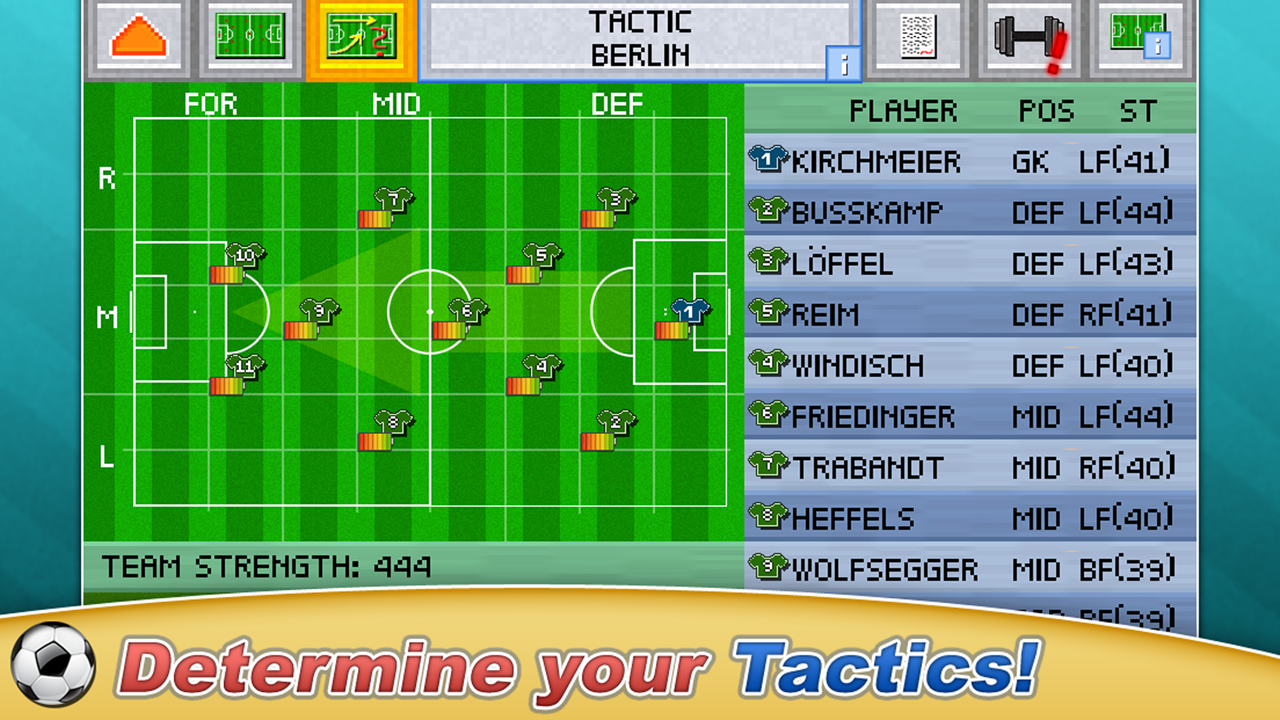Sort players by the POS column
Image resolution: width=1280 pixels, height=720 pixels.
1044,110
